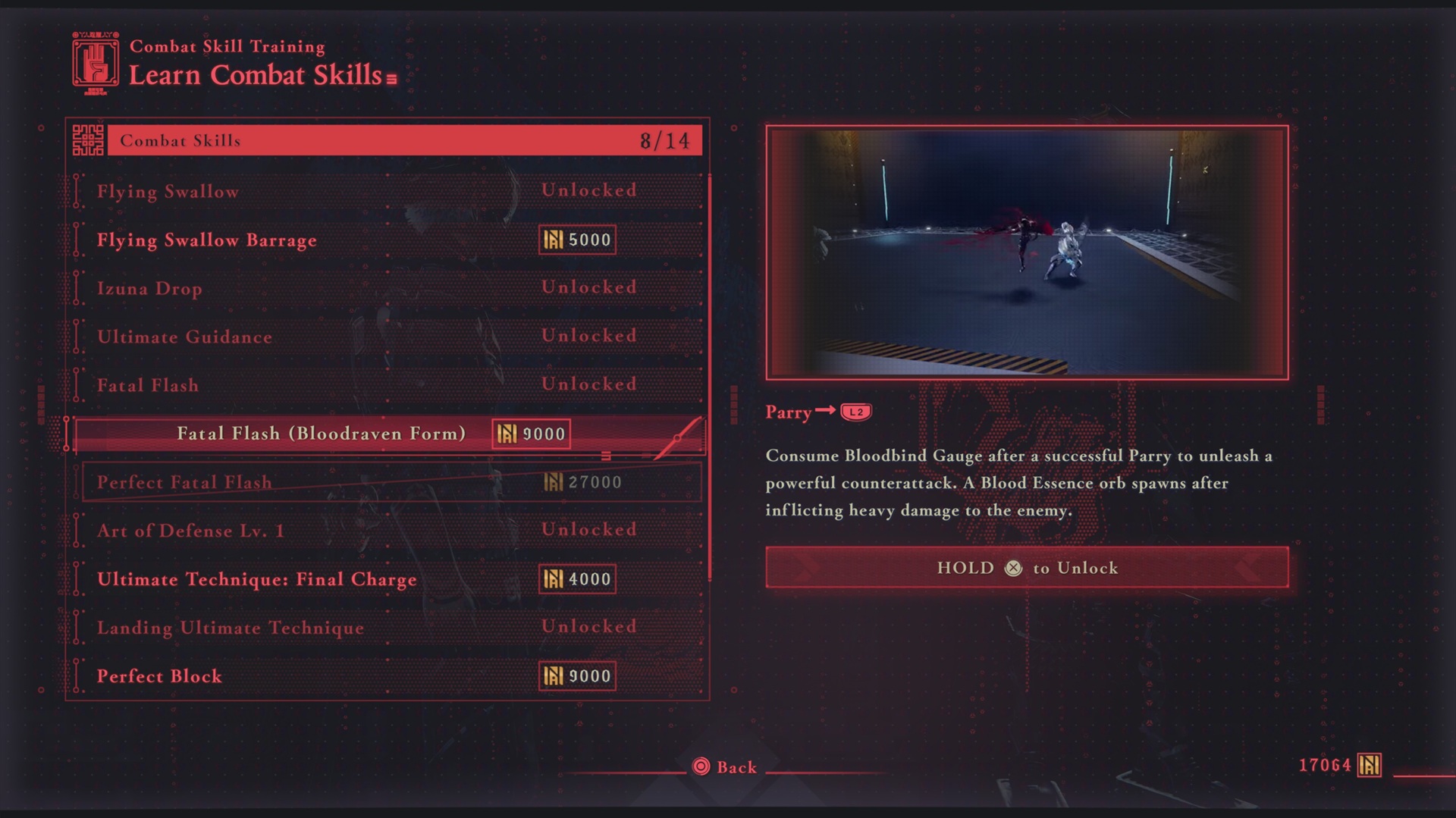Screen dimensions: 1456x818
Task: Select the locked Perfect Fatal Flash skill
Action: click(387, 482)
